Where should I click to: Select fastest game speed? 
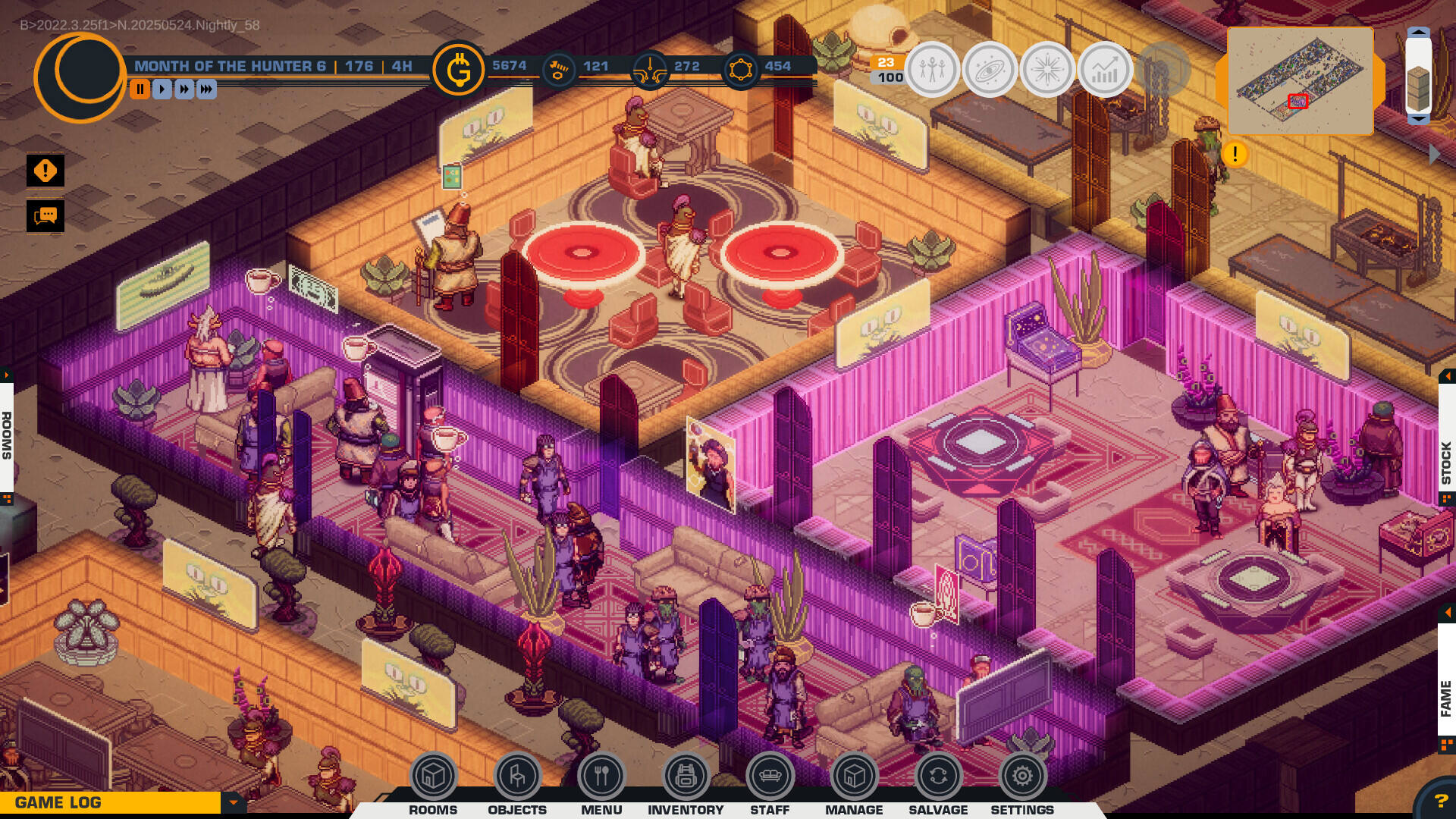point(208,89)
